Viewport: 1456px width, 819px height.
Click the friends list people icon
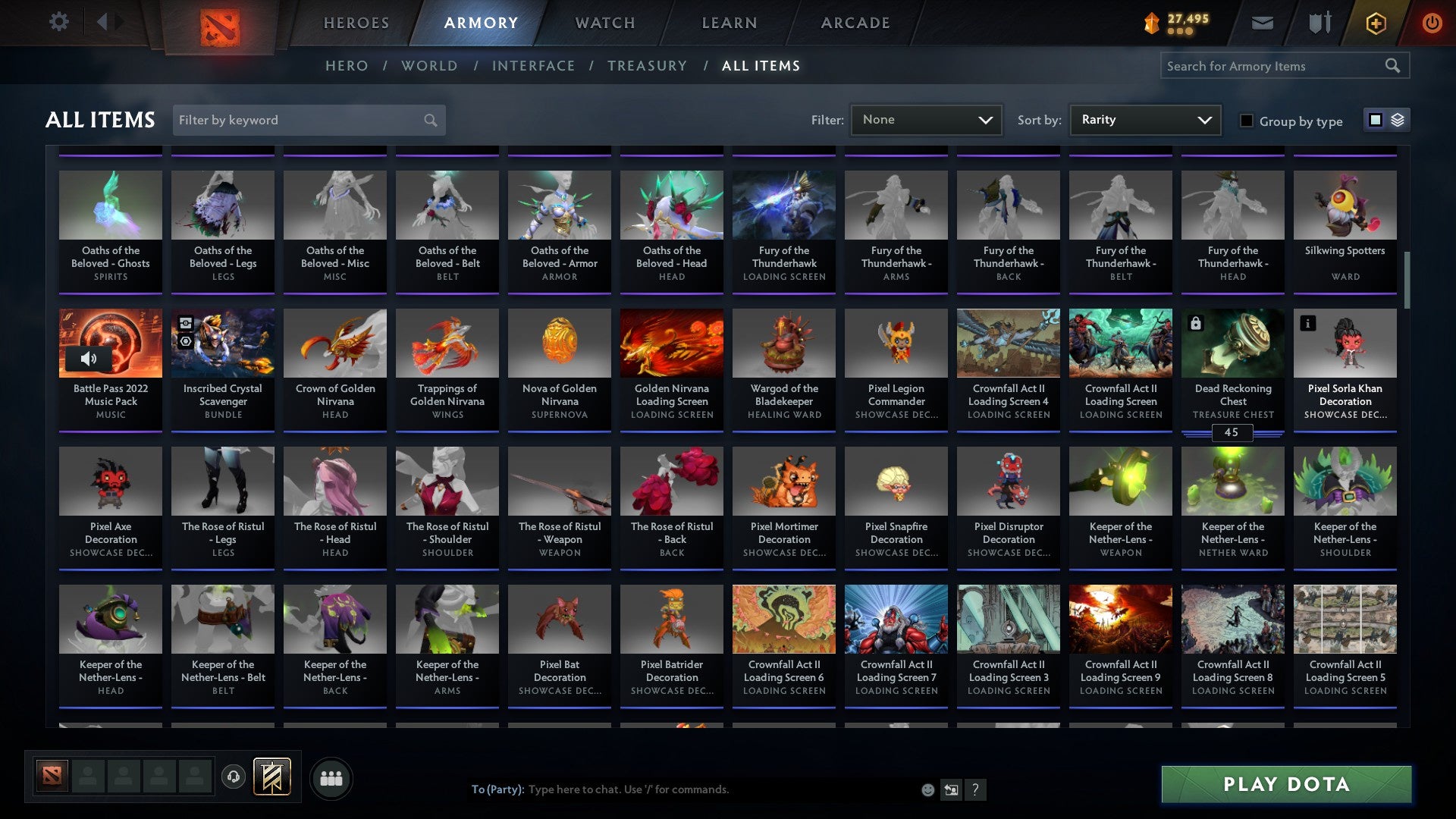point(330,777)
